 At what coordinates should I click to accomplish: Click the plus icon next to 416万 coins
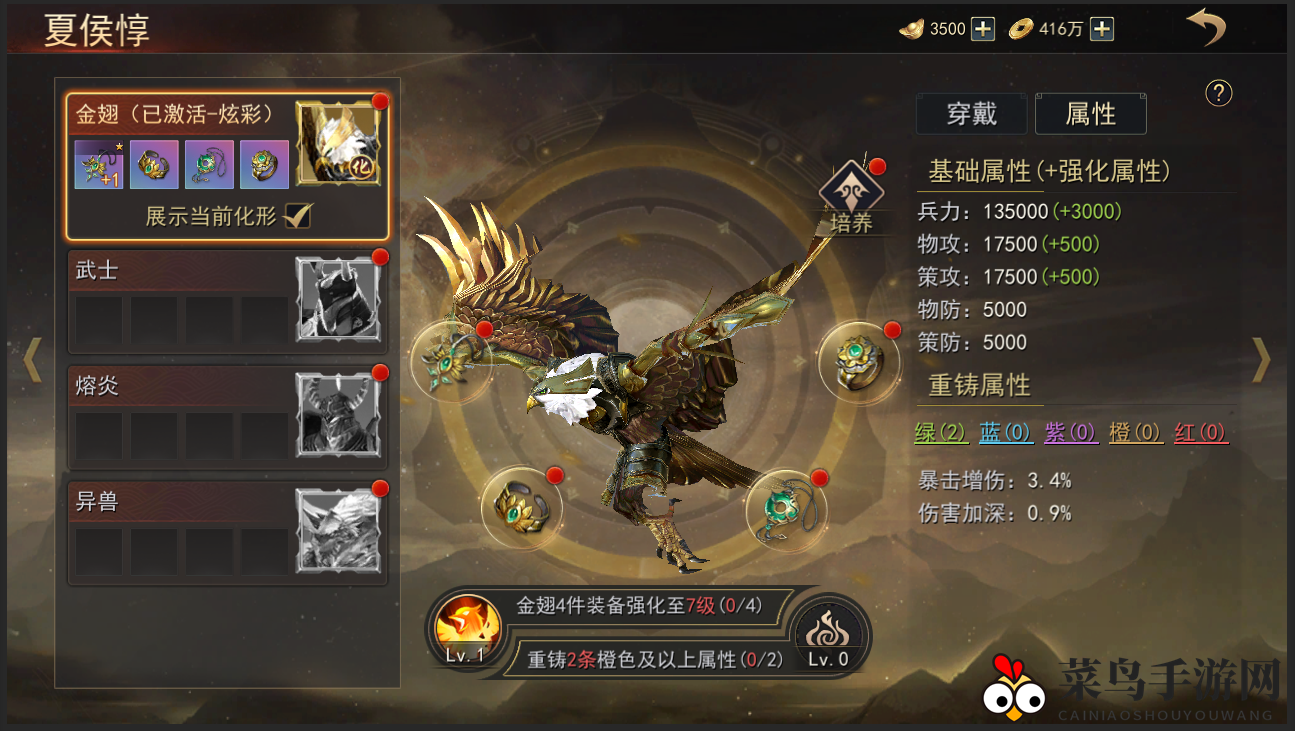click(x=1101, y=29)
